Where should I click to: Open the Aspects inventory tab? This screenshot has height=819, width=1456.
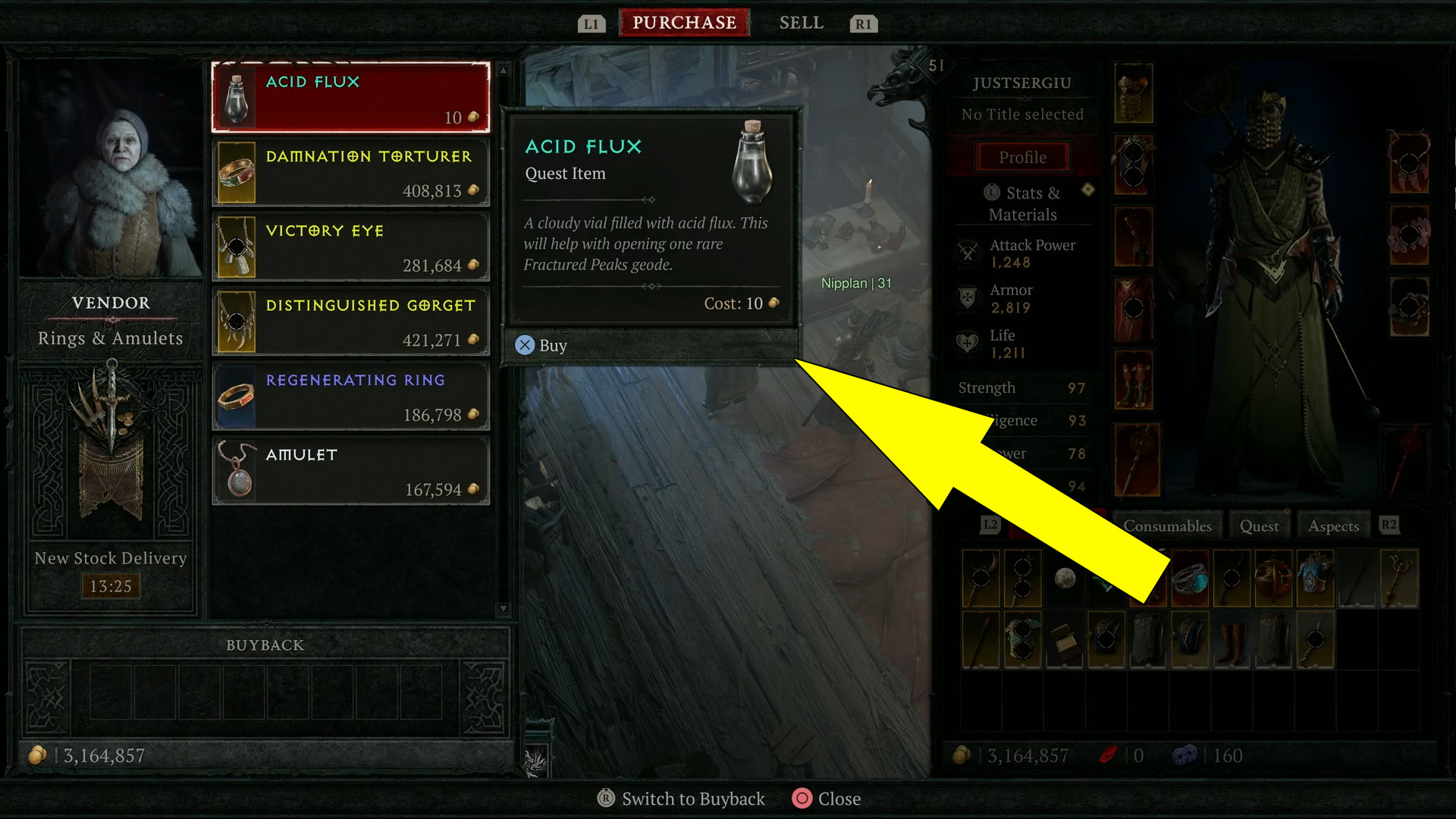1333,525
